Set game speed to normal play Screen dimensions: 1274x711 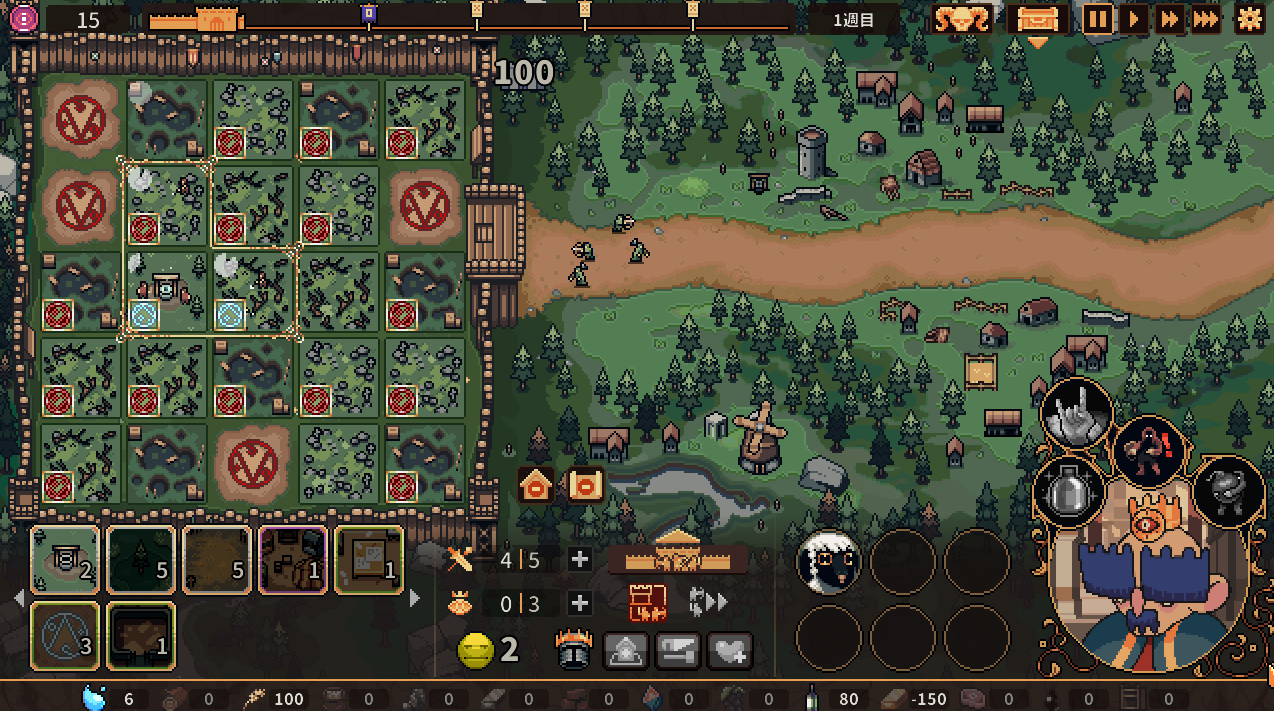tap(1134, 19)
